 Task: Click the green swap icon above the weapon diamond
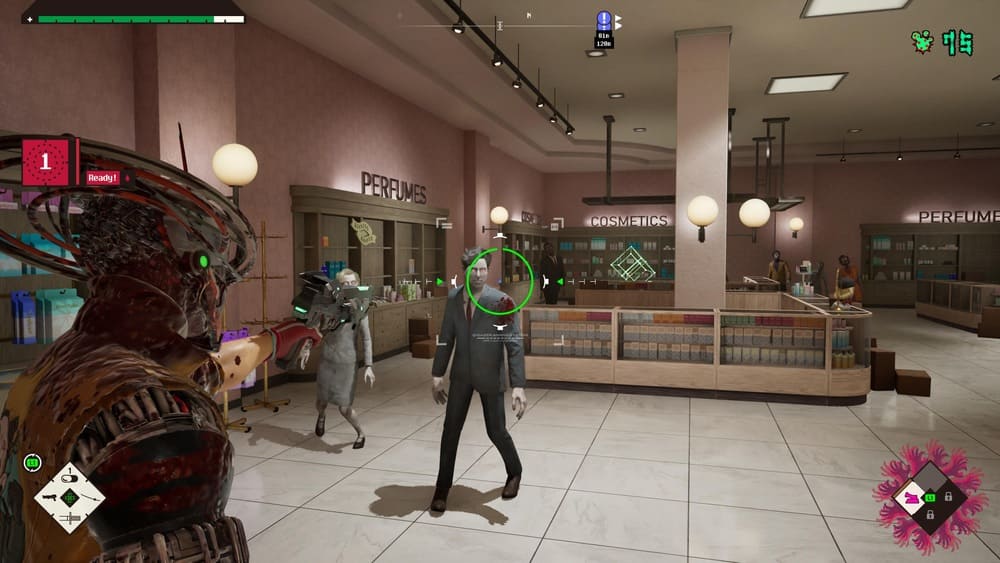coord(31,462)
